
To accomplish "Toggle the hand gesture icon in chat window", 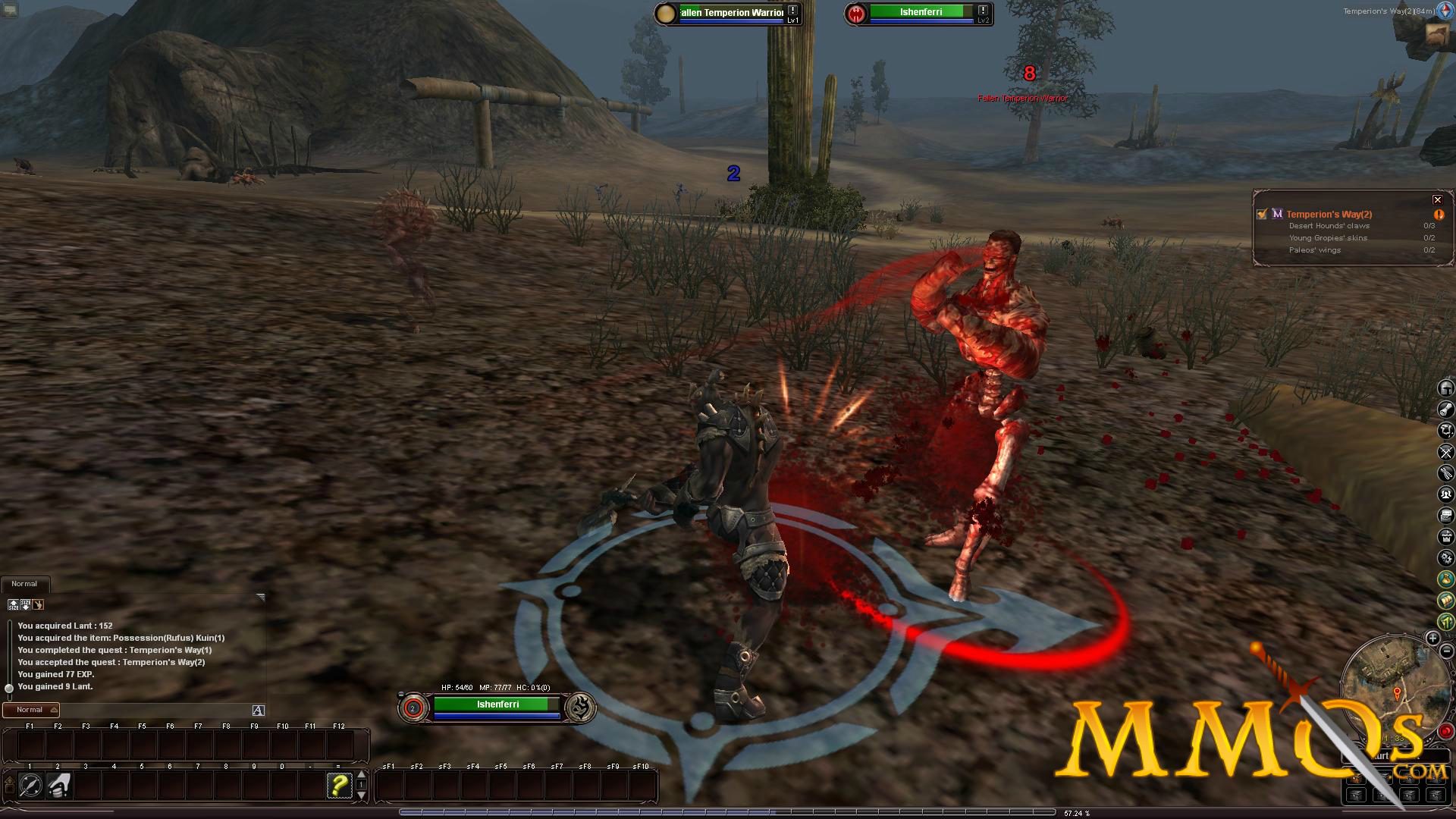I will click(x=38, y=605).
